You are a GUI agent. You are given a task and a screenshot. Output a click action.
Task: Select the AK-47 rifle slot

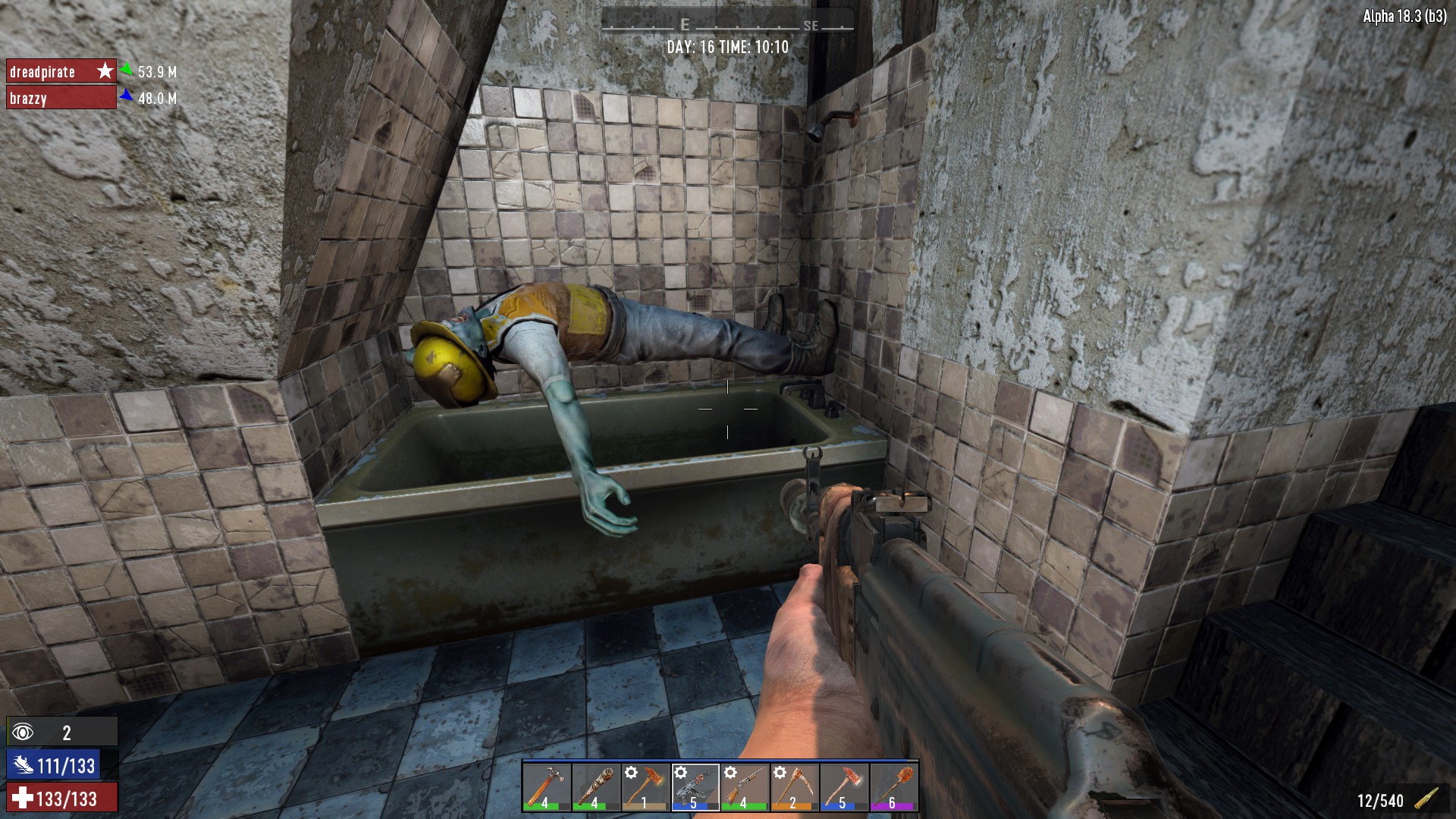(695, 787)
